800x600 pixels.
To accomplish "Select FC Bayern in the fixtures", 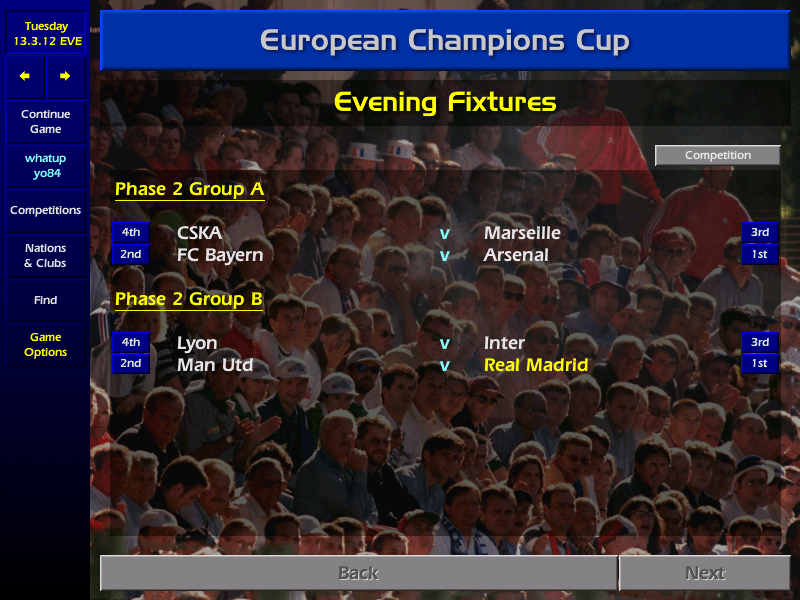I will click(220, 255).
